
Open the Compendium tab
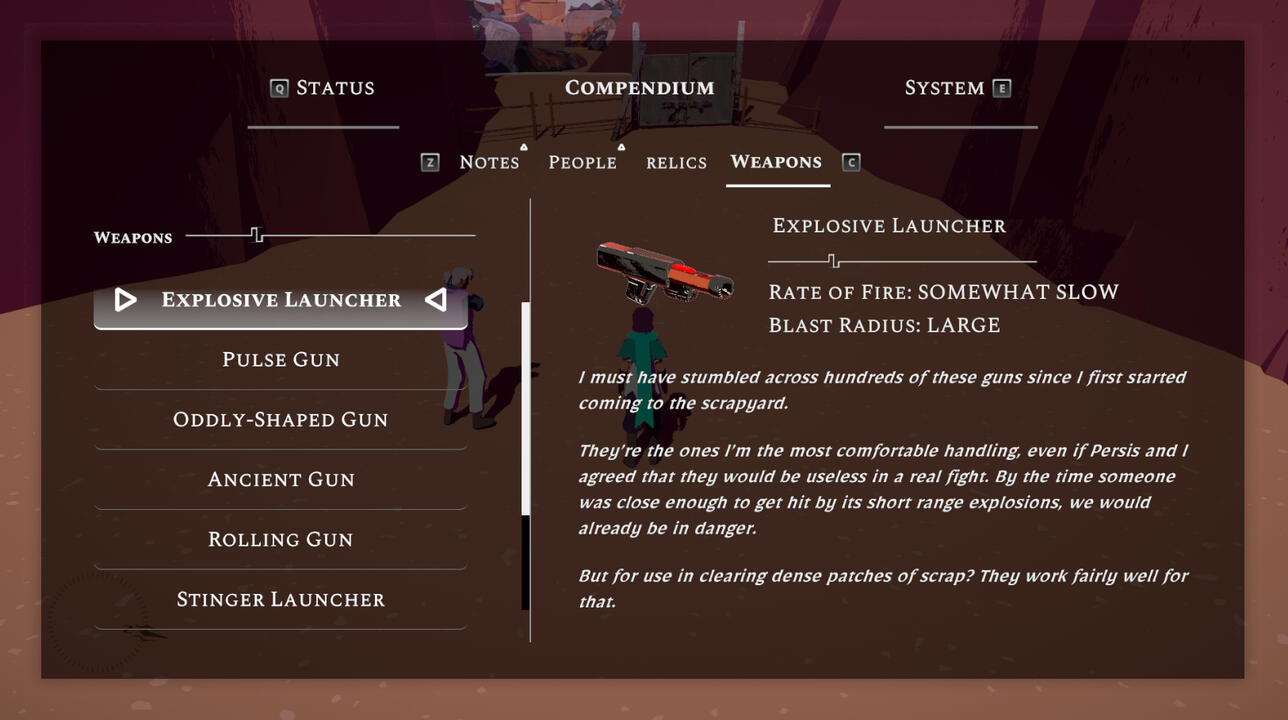tap(639, 88)
